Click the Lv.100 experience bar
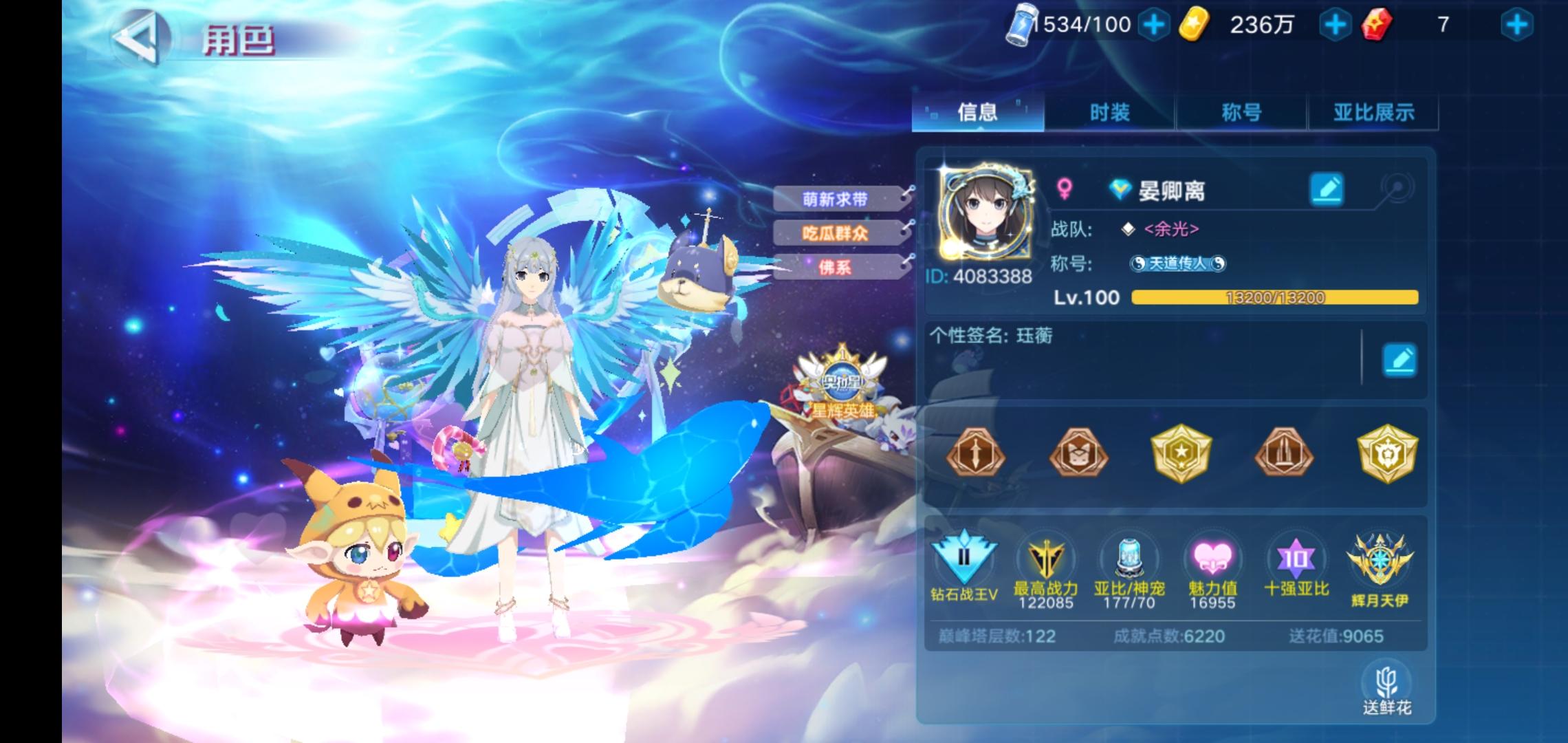The height and width of the screenshot is (743, 1568). [x=1267, y=298]
